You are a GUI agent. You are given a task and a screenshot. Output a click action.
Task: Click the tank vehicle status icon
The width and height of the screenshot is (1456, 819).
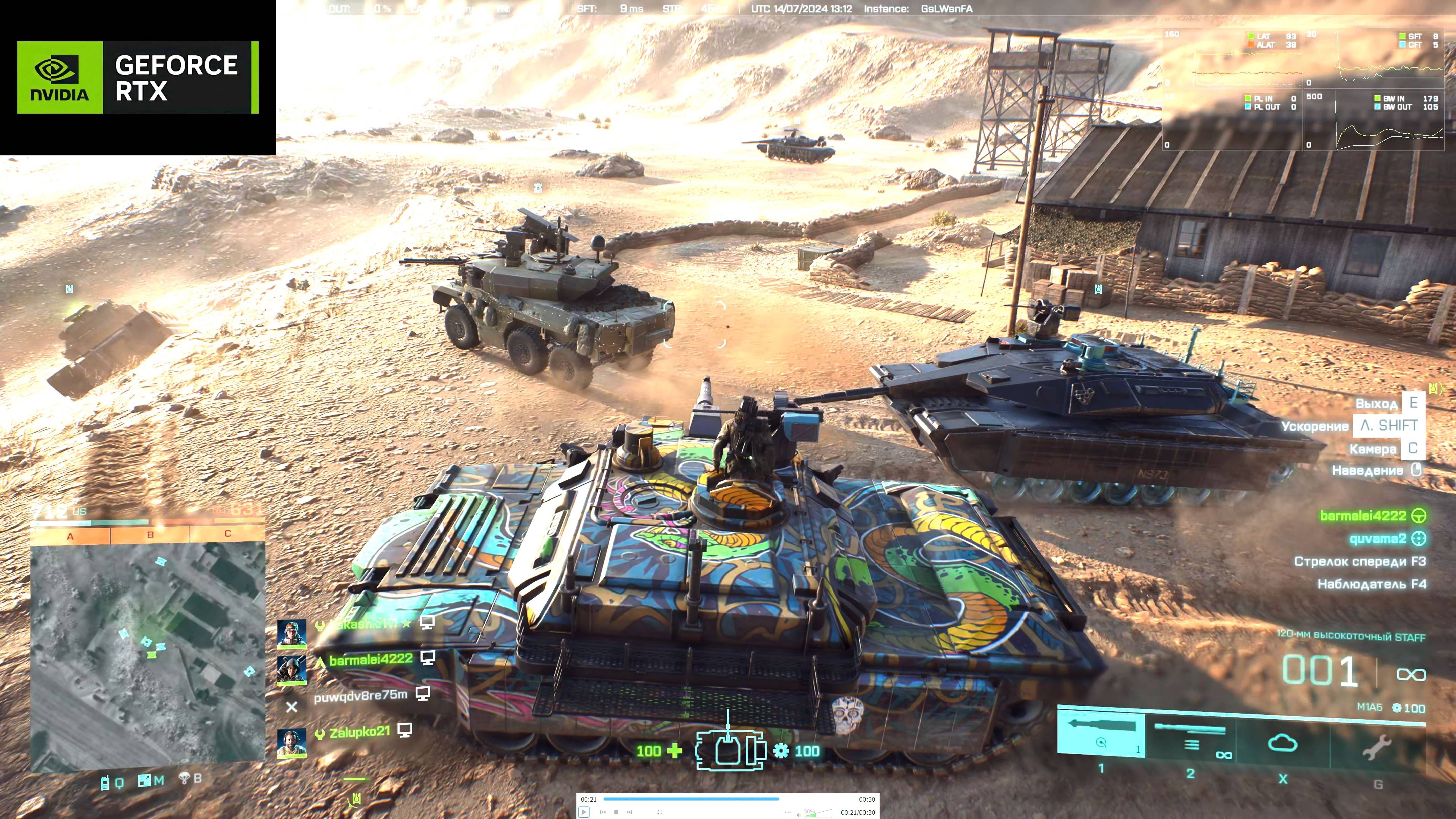[731, 750]
